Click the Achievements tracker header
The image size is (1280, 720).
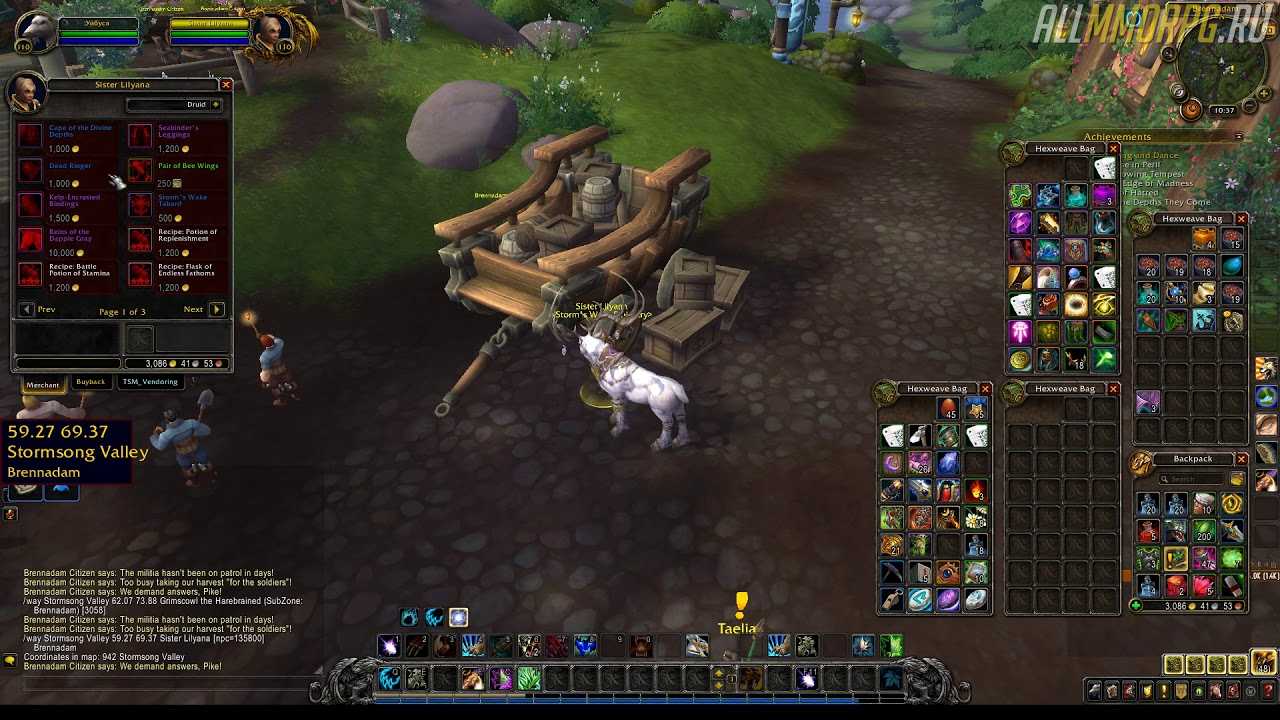tap(1117, 137)
